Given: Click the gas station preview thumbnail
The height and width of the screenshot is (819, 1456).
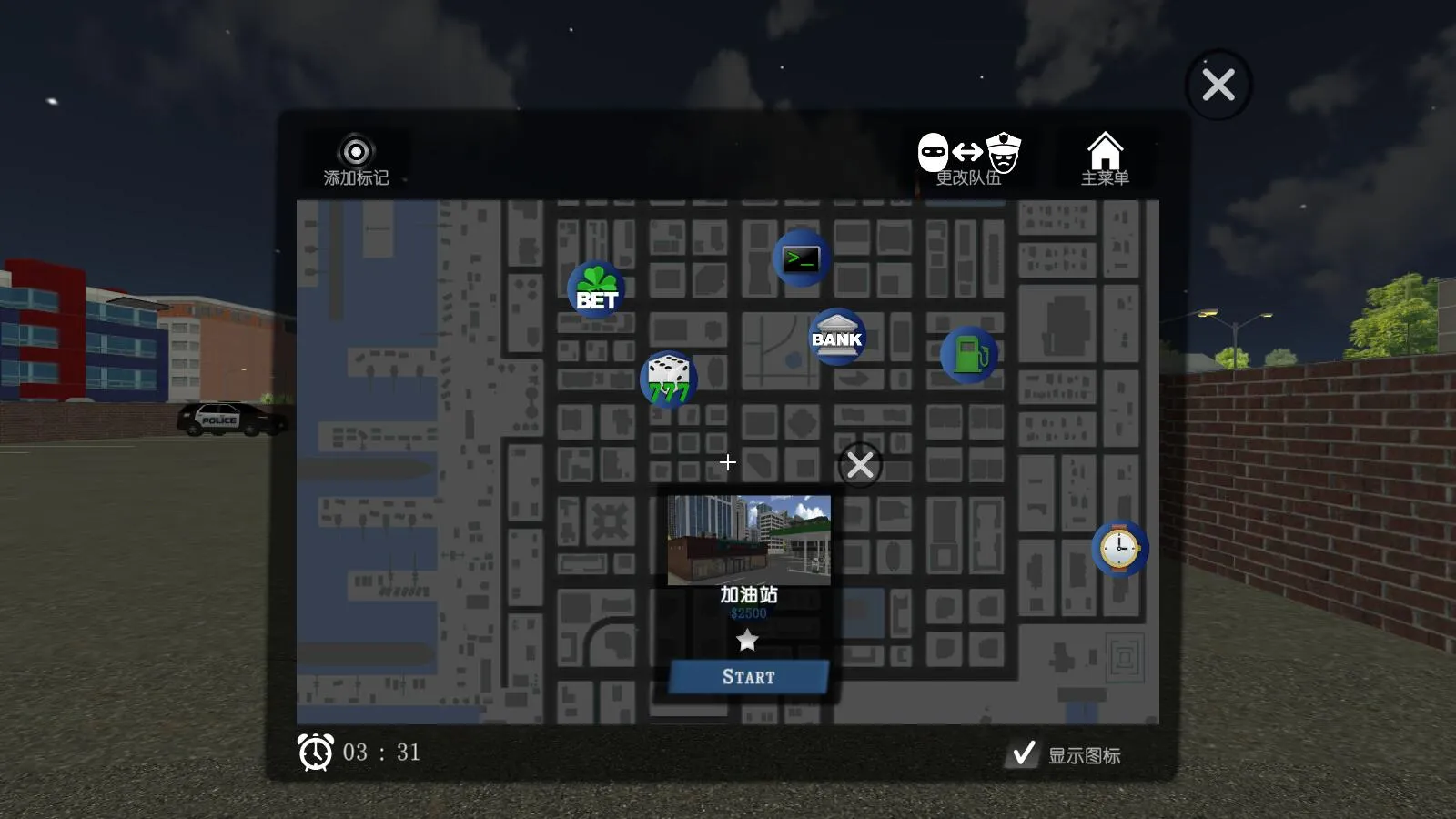Looking at the screenshot, I should (748, 541).
